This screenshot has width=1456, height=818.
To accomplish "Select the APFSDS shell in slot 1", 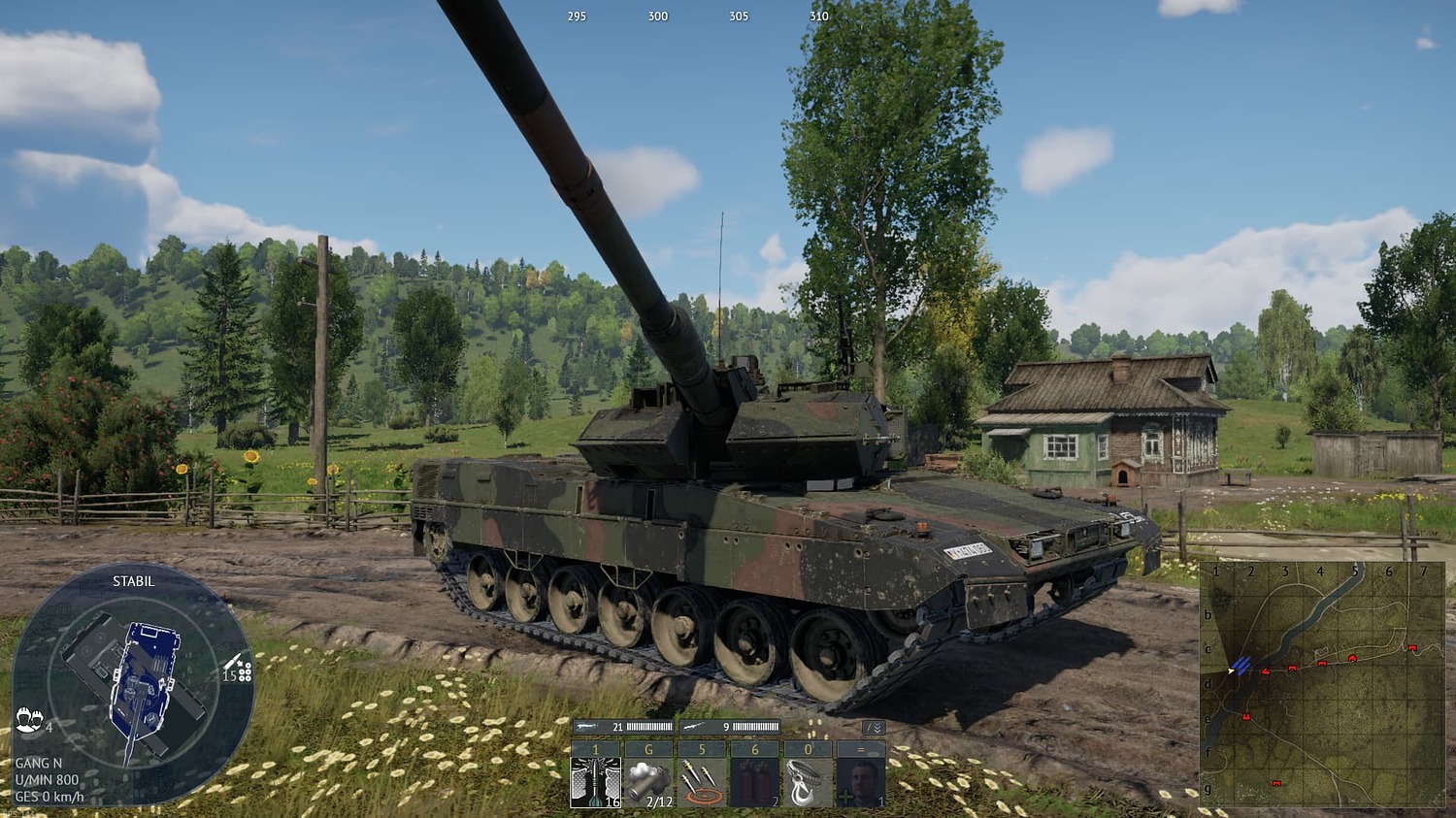I will pyautogui.click(x=595, y=782).
